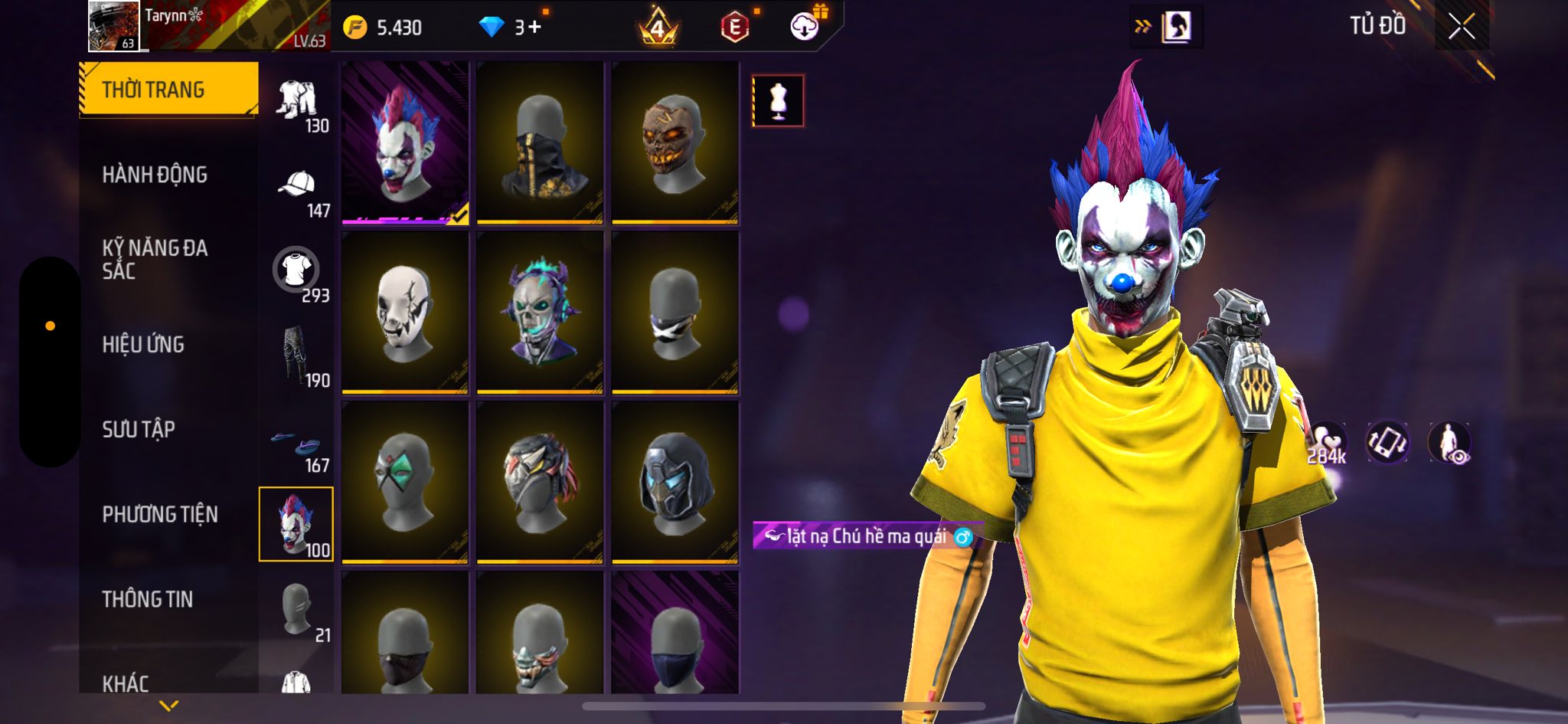
Task: Choose the skull mask with teal headphones
Action: click(x=540, y=313)
